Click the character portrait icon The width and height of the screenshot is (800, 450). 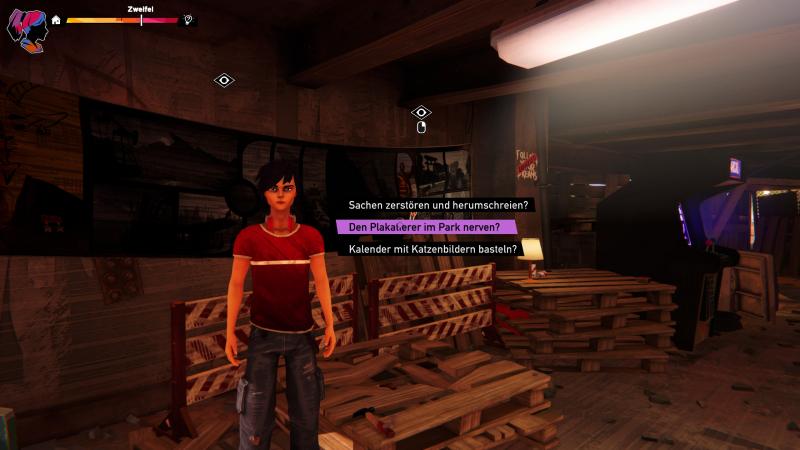26,28
